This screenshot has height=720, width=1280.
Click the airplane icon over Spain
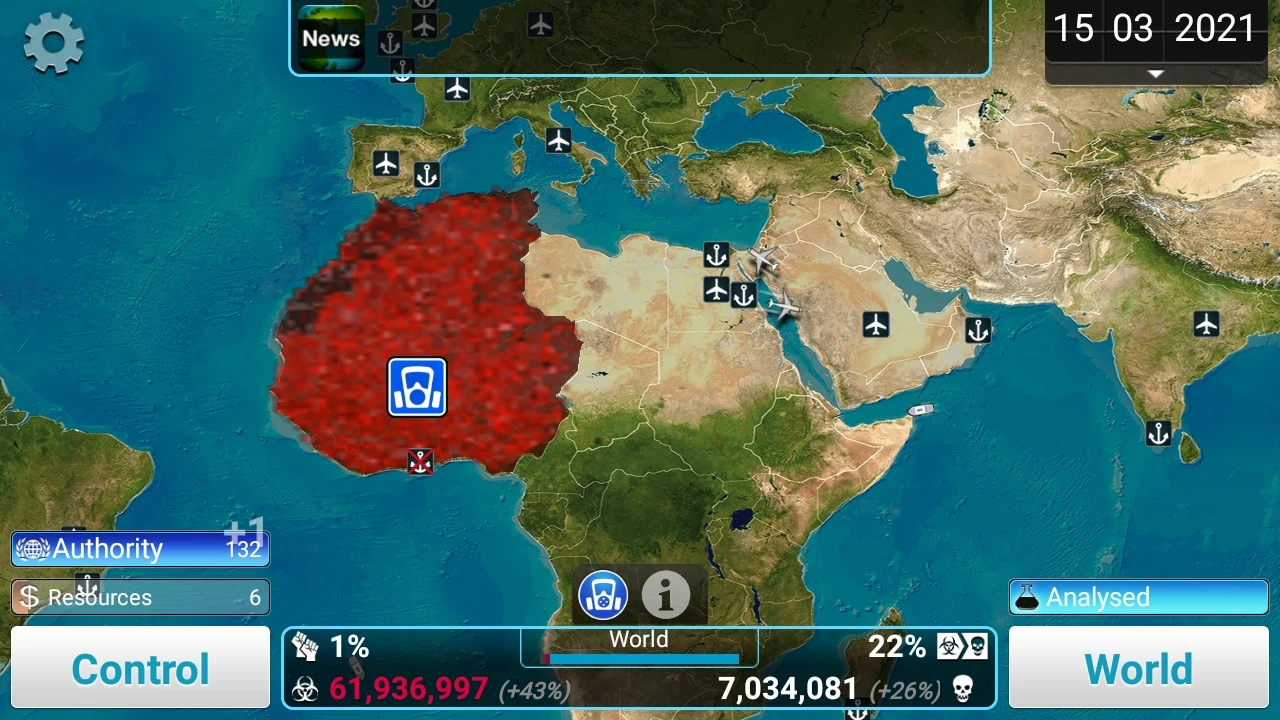point(387,163)
